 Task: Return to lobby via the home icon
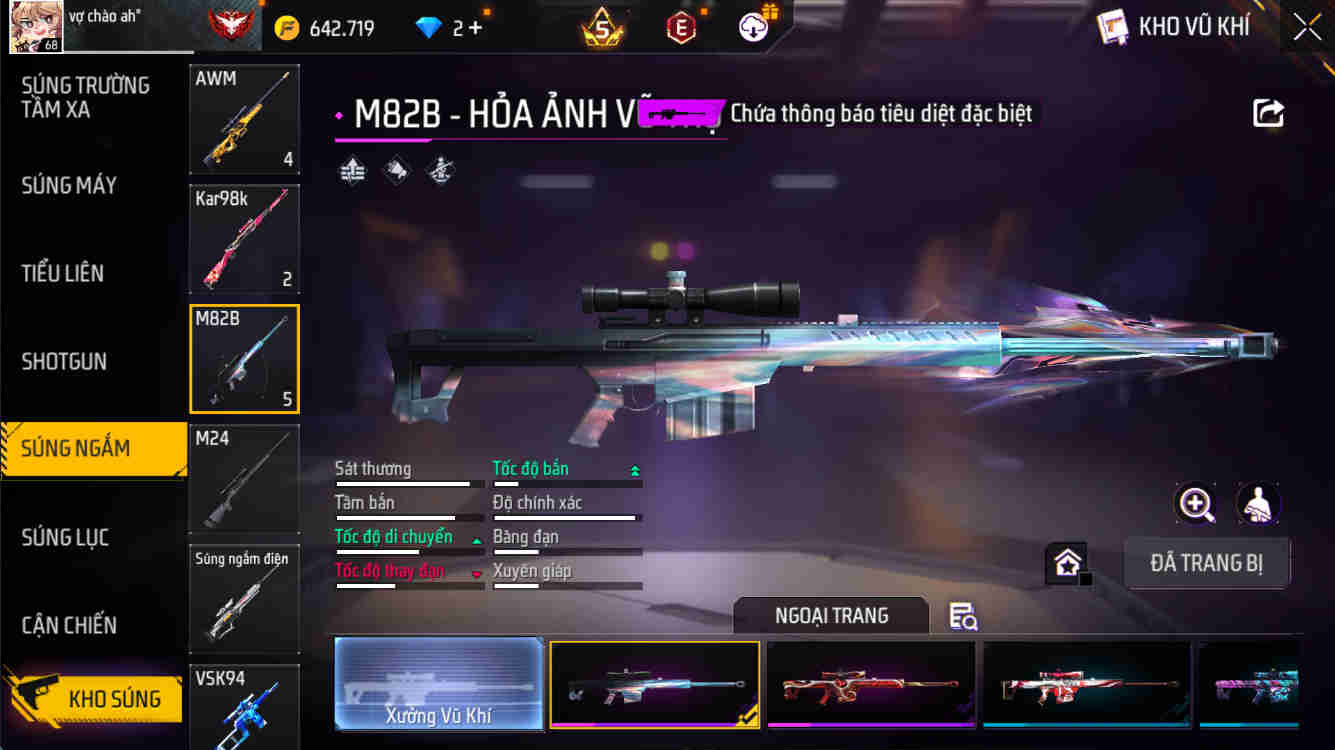1068,562
